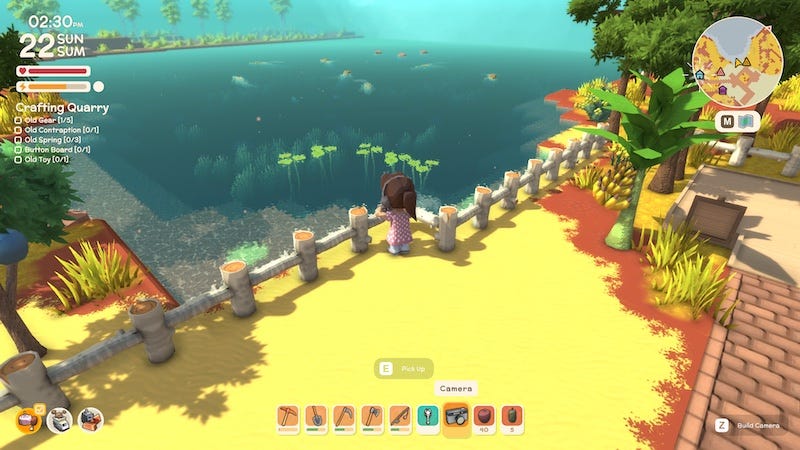Choose the robot with orange crate portrait
800x450 pixels.
click(x=90, y=420)
